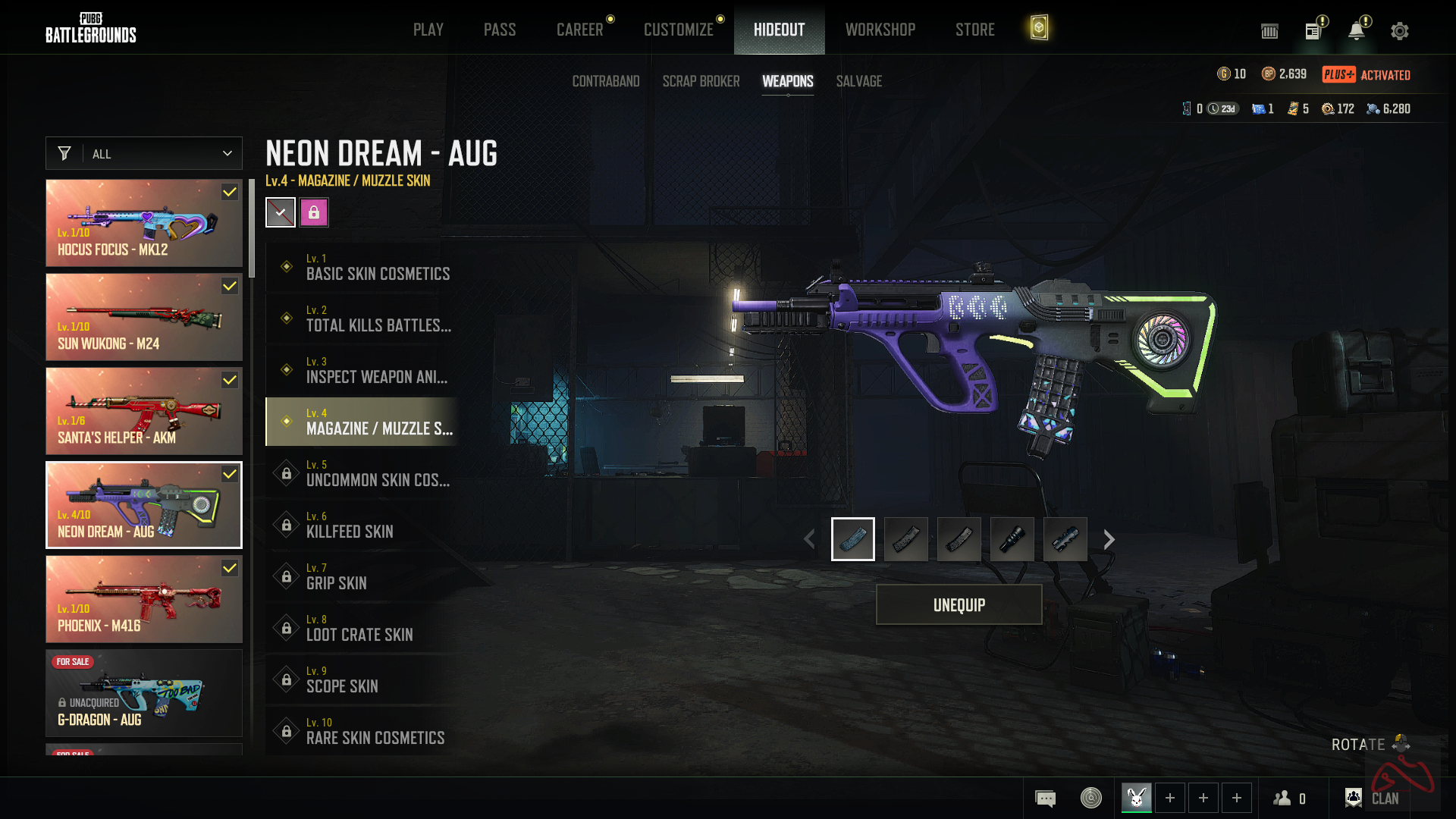Screen dimensions: 1456x819
Task: Click the UNEQUIP button
Action: tap(959, 604)
